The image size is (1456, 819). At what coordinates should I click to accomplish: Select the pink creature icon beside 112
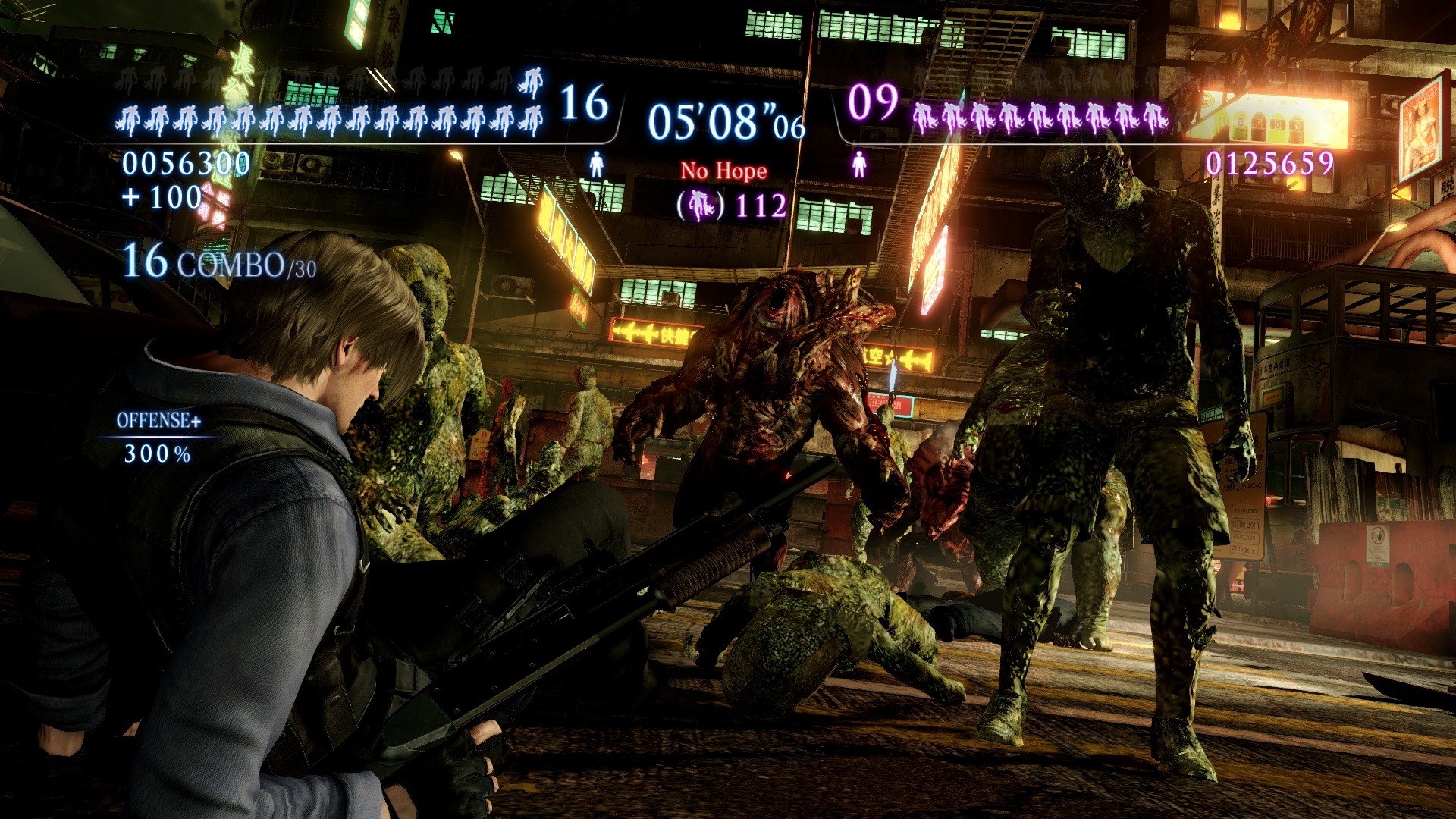tap(701, 206)
